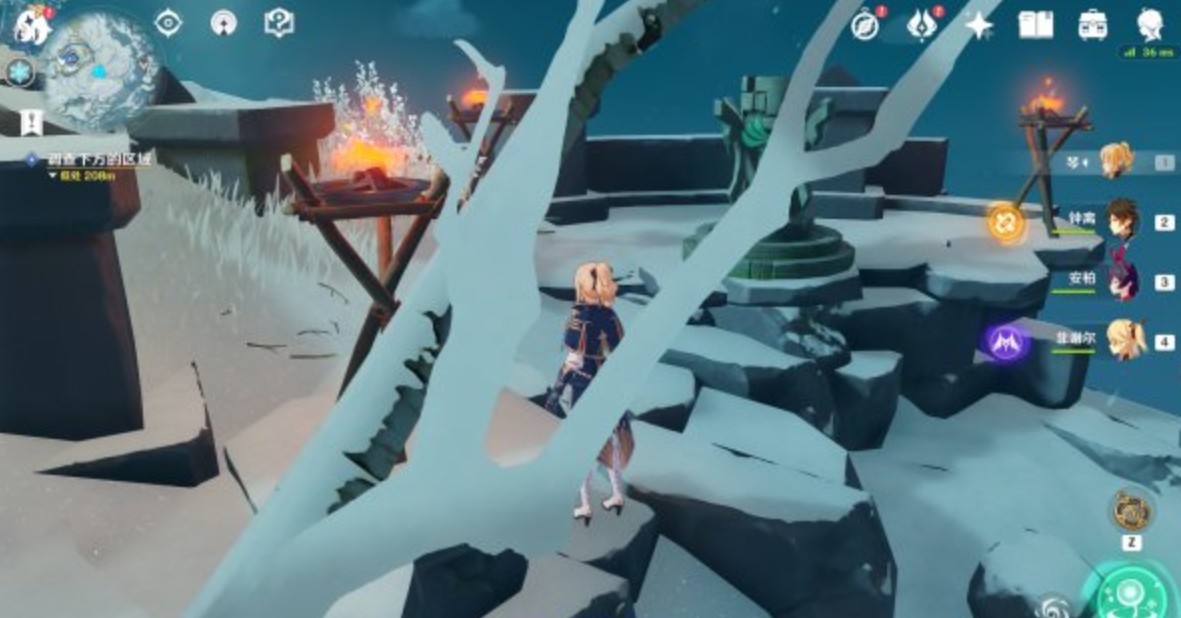Toggle the elemental sight eye icon
This screenshot has height=618, width=1181.
point(168,23)
